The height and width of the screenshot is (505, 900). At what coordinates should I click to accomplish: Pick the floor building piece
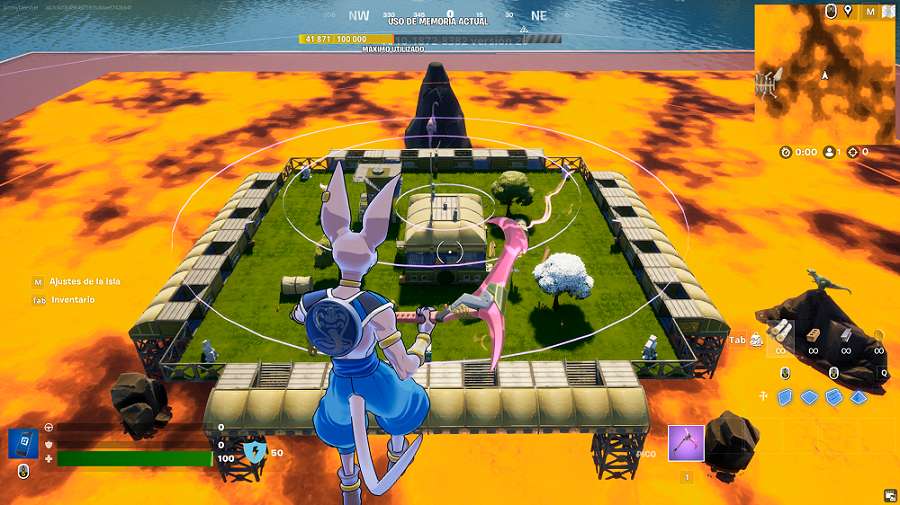point(810,397)
